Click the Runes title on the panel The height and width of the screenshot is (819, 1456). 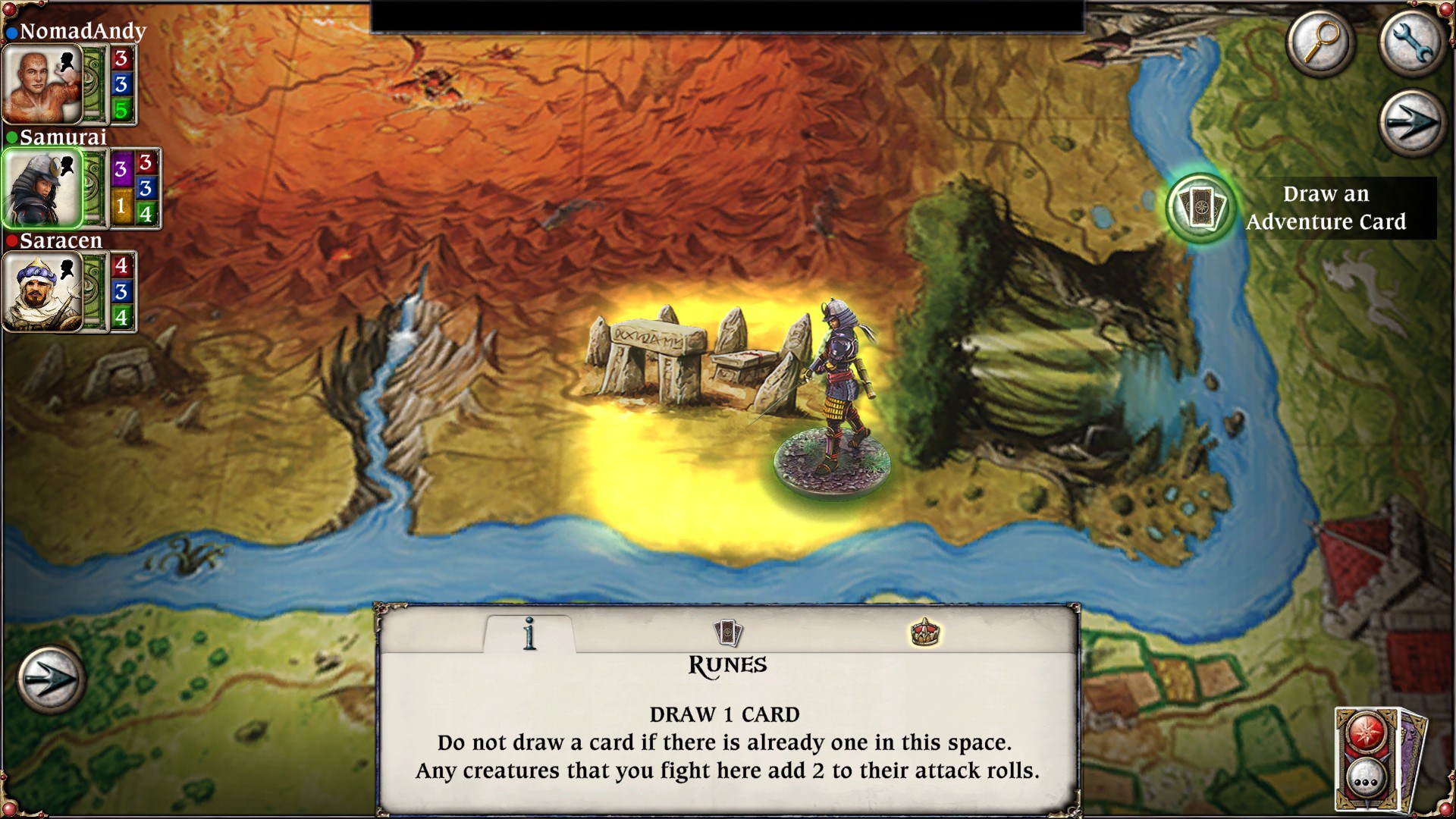[726, 666]
